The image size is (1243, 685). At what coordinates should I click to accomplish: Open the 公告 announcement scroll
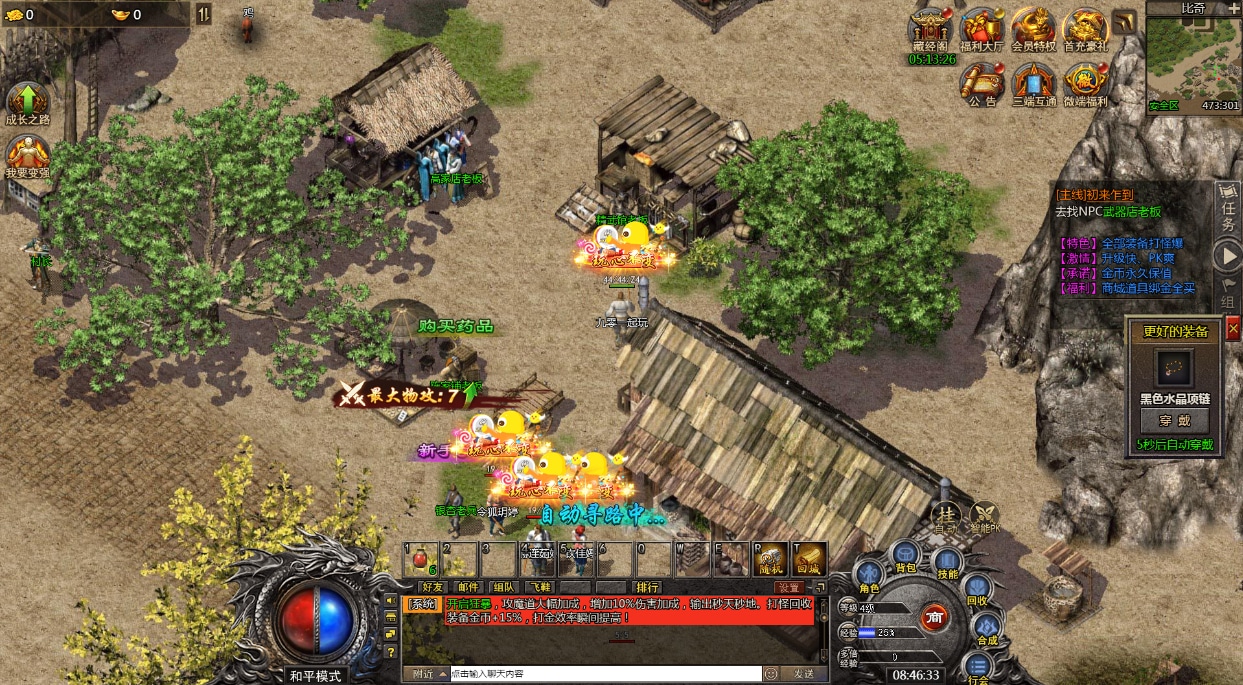pos(982,82)
